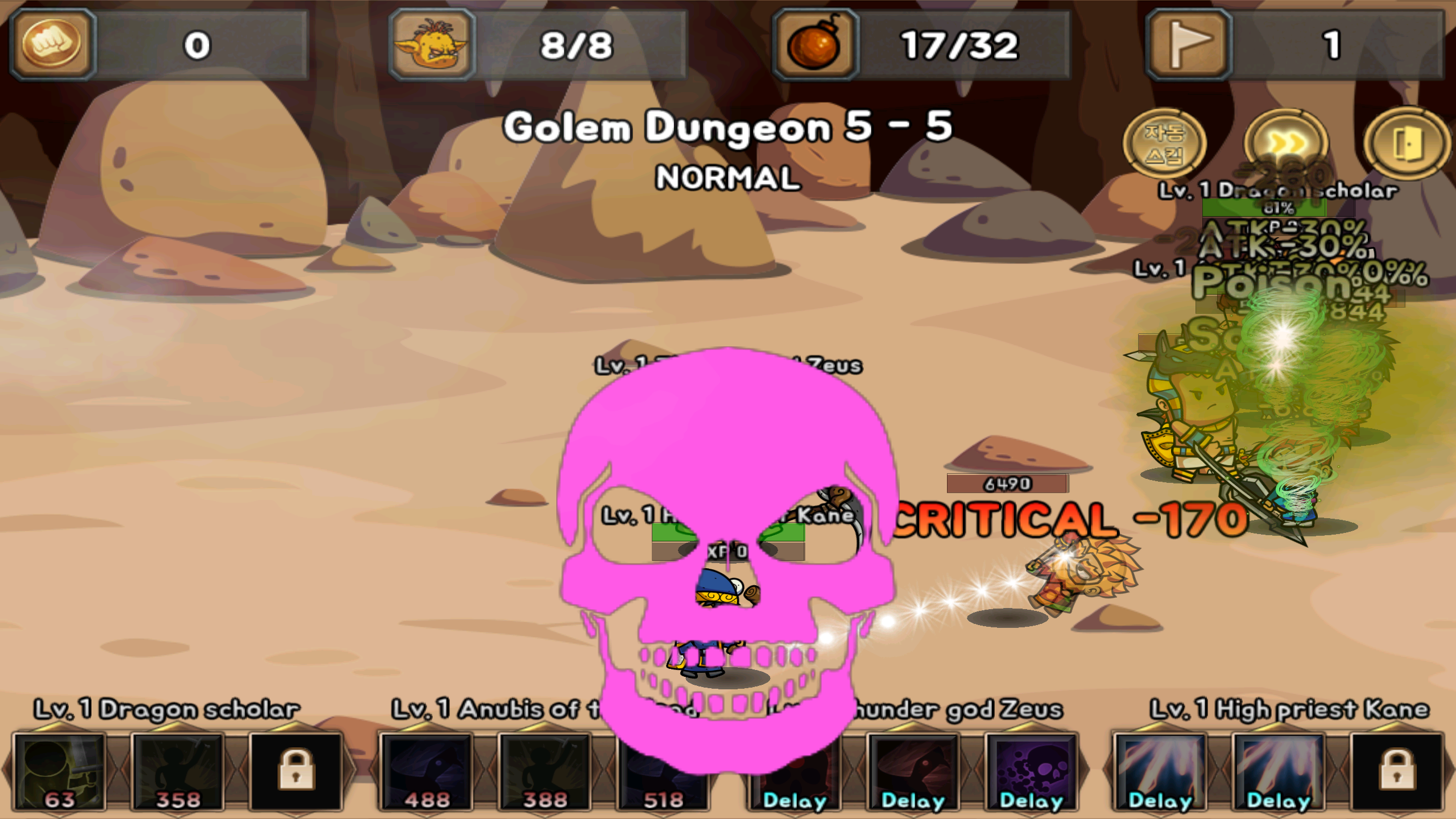
Task: Activate the double-arrow fast-forward button
Action: click(x=1287, y=143)
